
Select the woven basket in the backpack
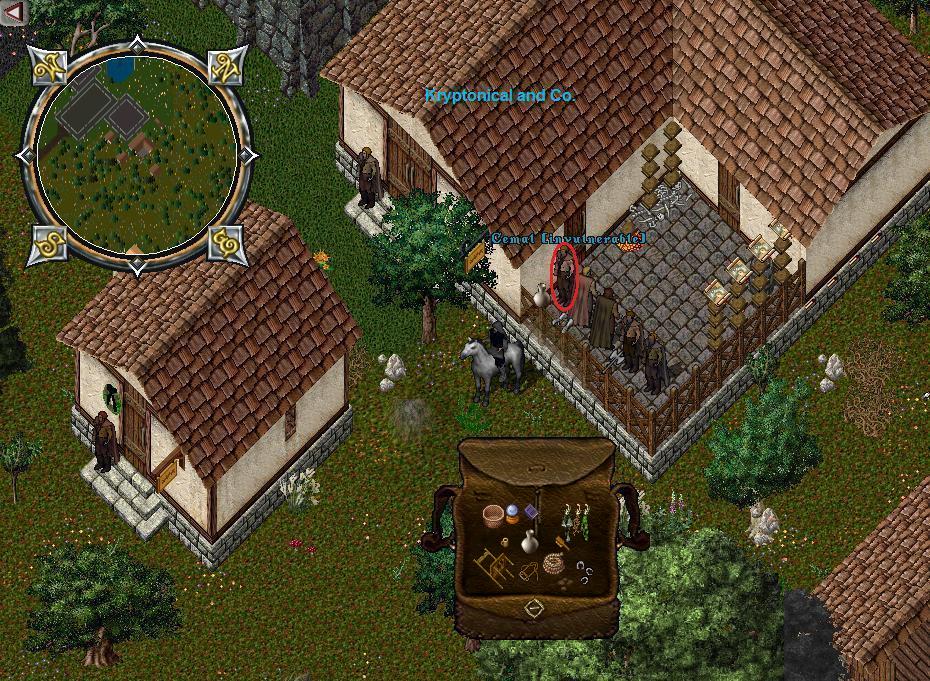[x=493, y=516]
